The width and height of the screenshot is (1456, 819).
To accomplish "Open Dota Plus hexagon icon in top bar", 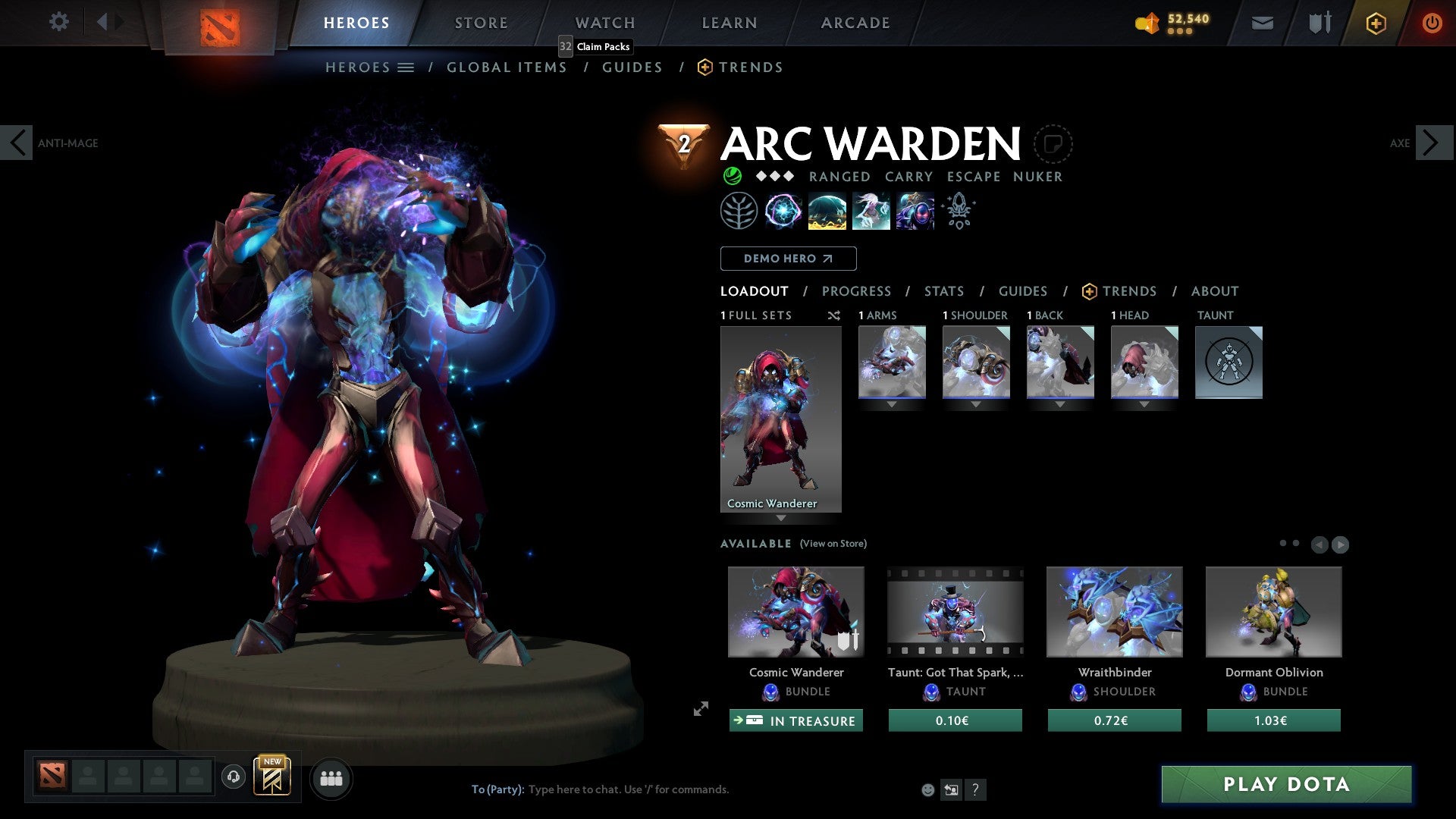I will (x=1375, y=23).
